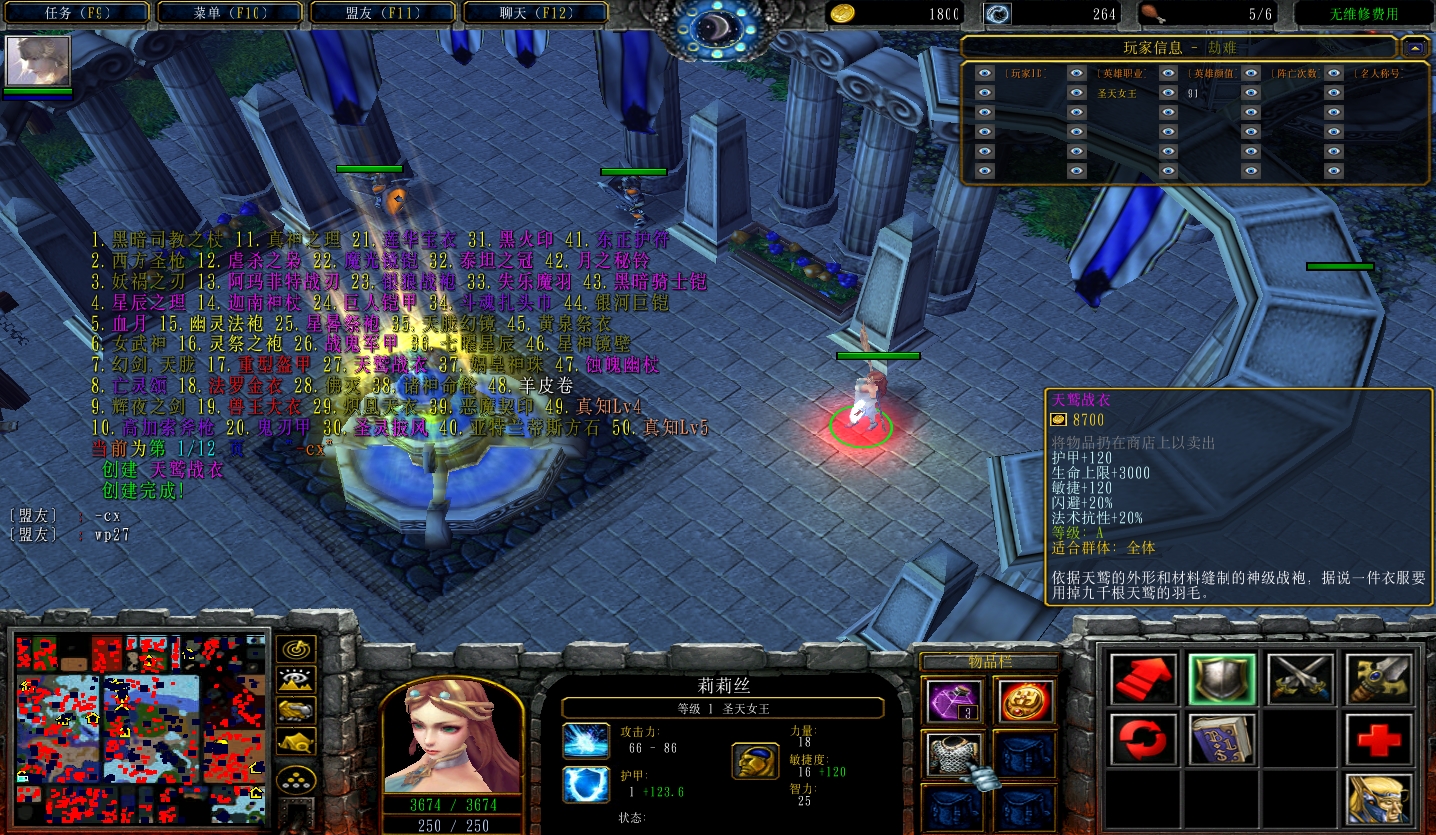Open the 聊天 (F12) chat log
This screenshot has height=835, width=1436.
(535, 13)
